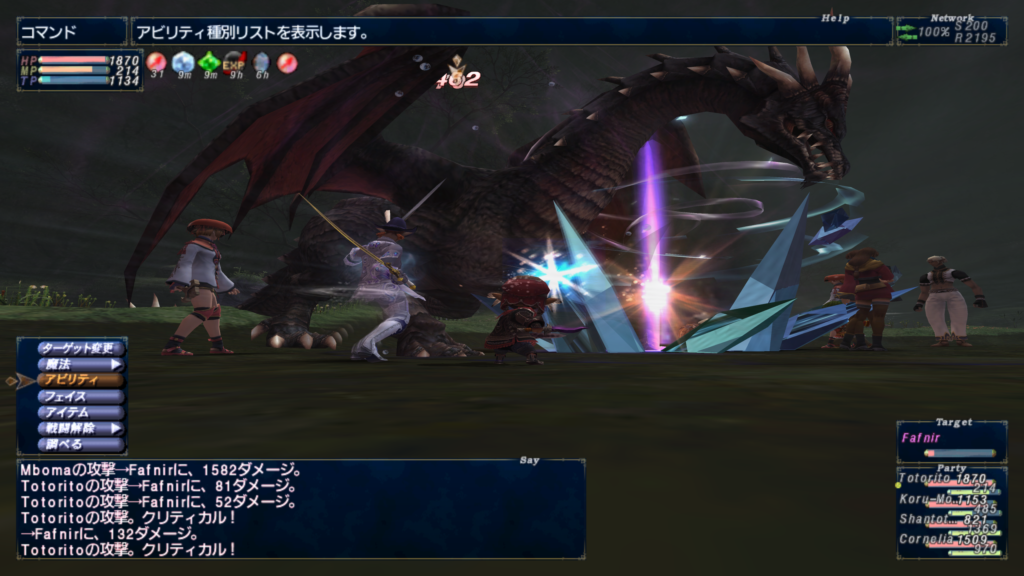This screenshot has height=576, width=1024.
Task: Click the Fafnir target name panel
Action: 950,438
